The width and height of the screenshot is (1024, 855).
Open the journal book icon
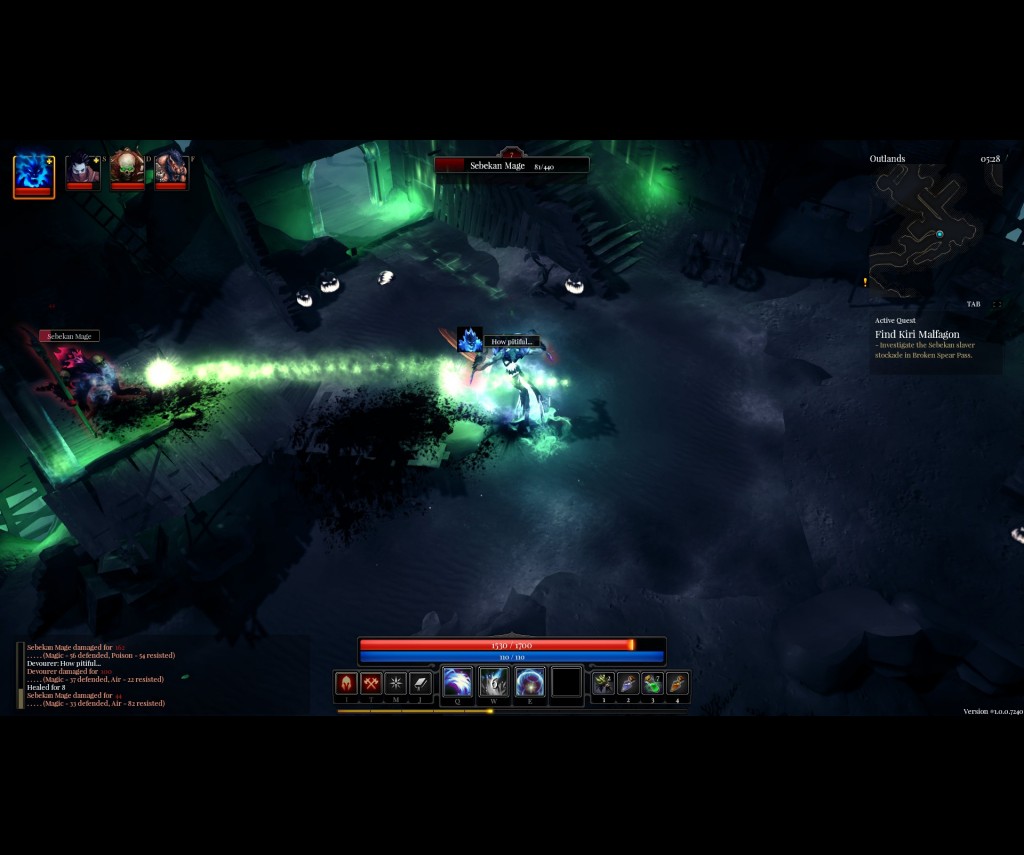(x=421, y=684)
